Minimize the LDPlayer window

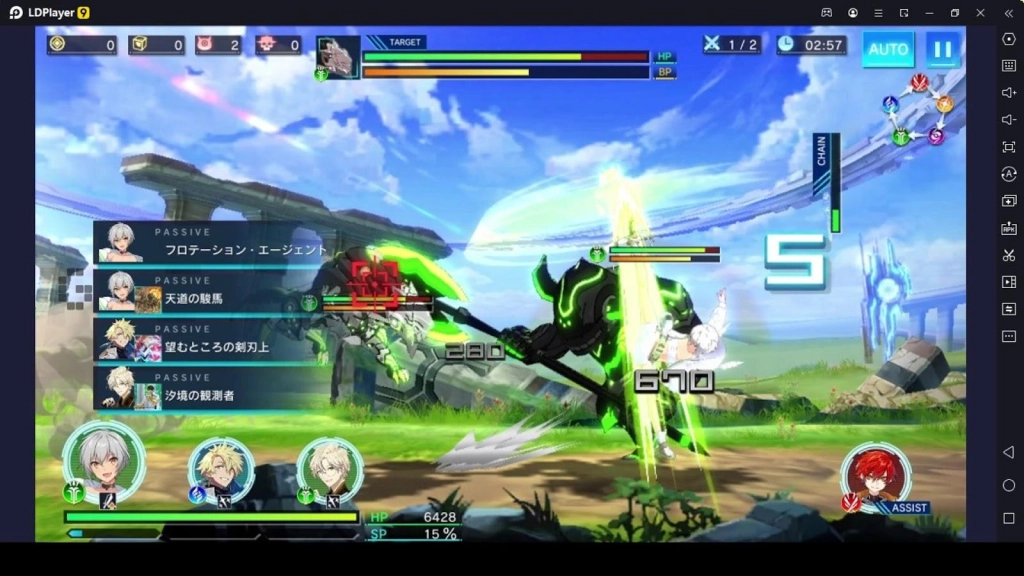click(929, 12)
